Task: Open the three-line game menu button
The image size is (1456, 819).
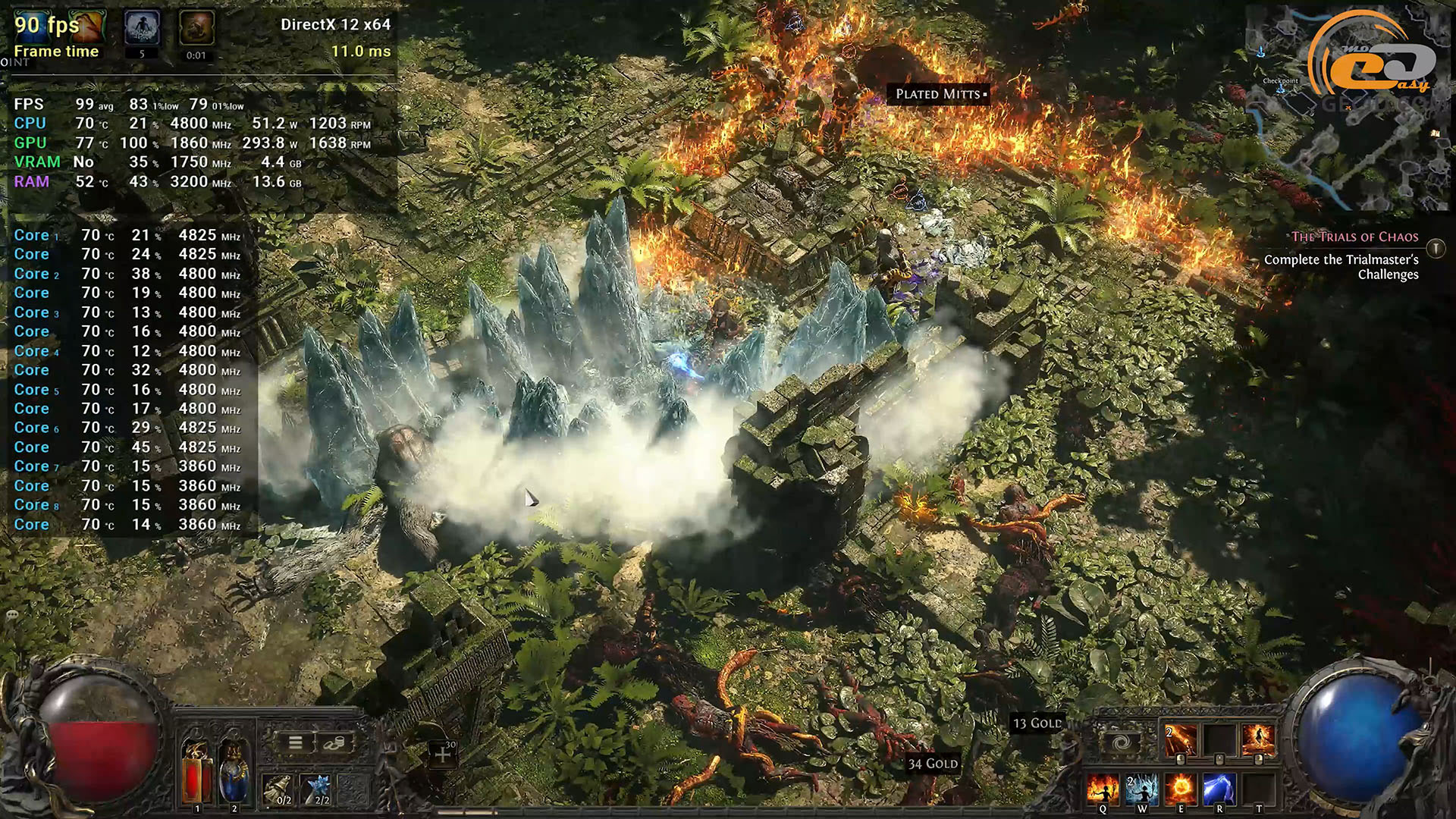Action: [x=295, y=743]
